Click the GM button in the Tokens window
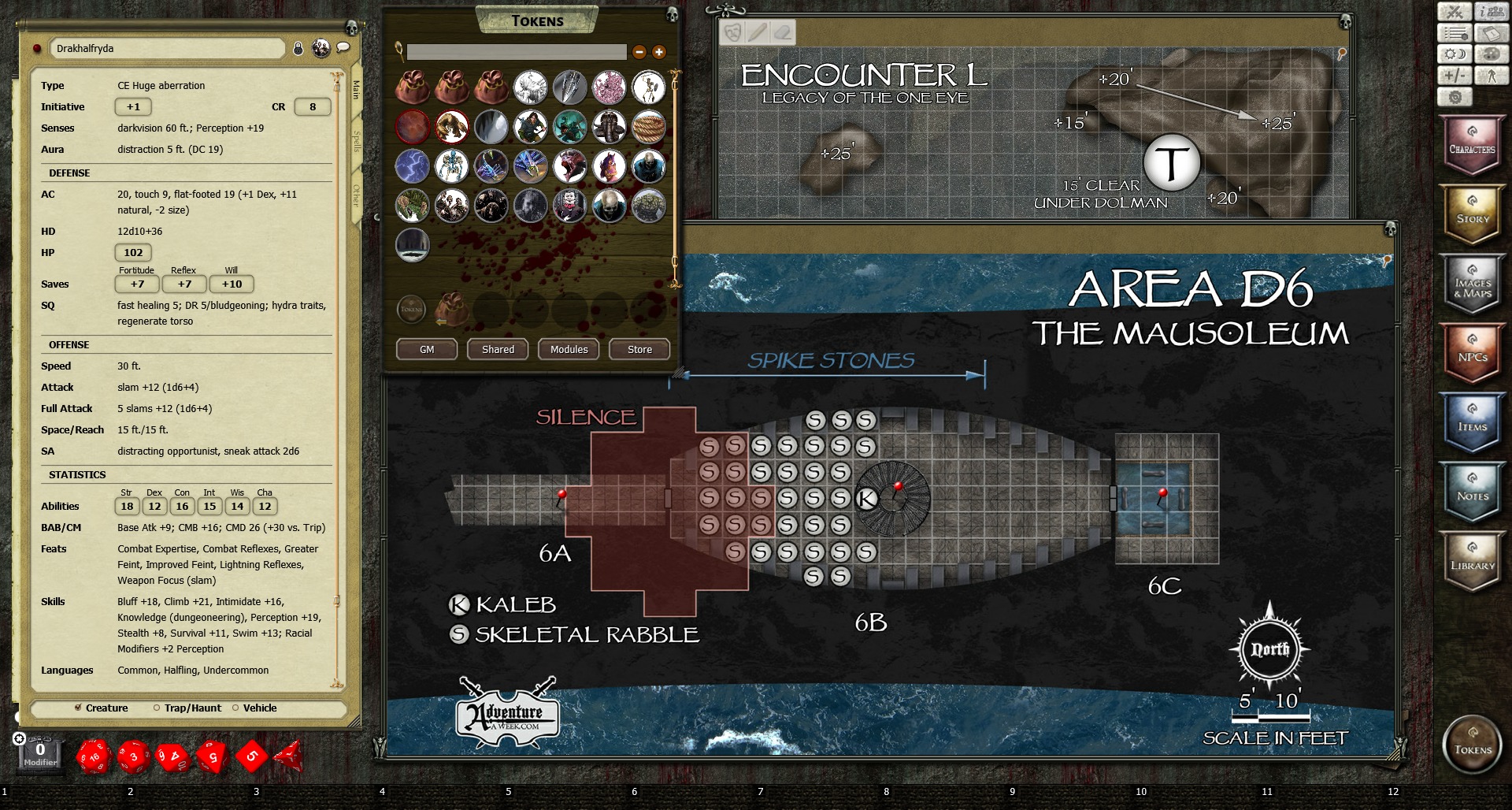The height and width of the screenshot is (810, 1512). coord(425,349)
